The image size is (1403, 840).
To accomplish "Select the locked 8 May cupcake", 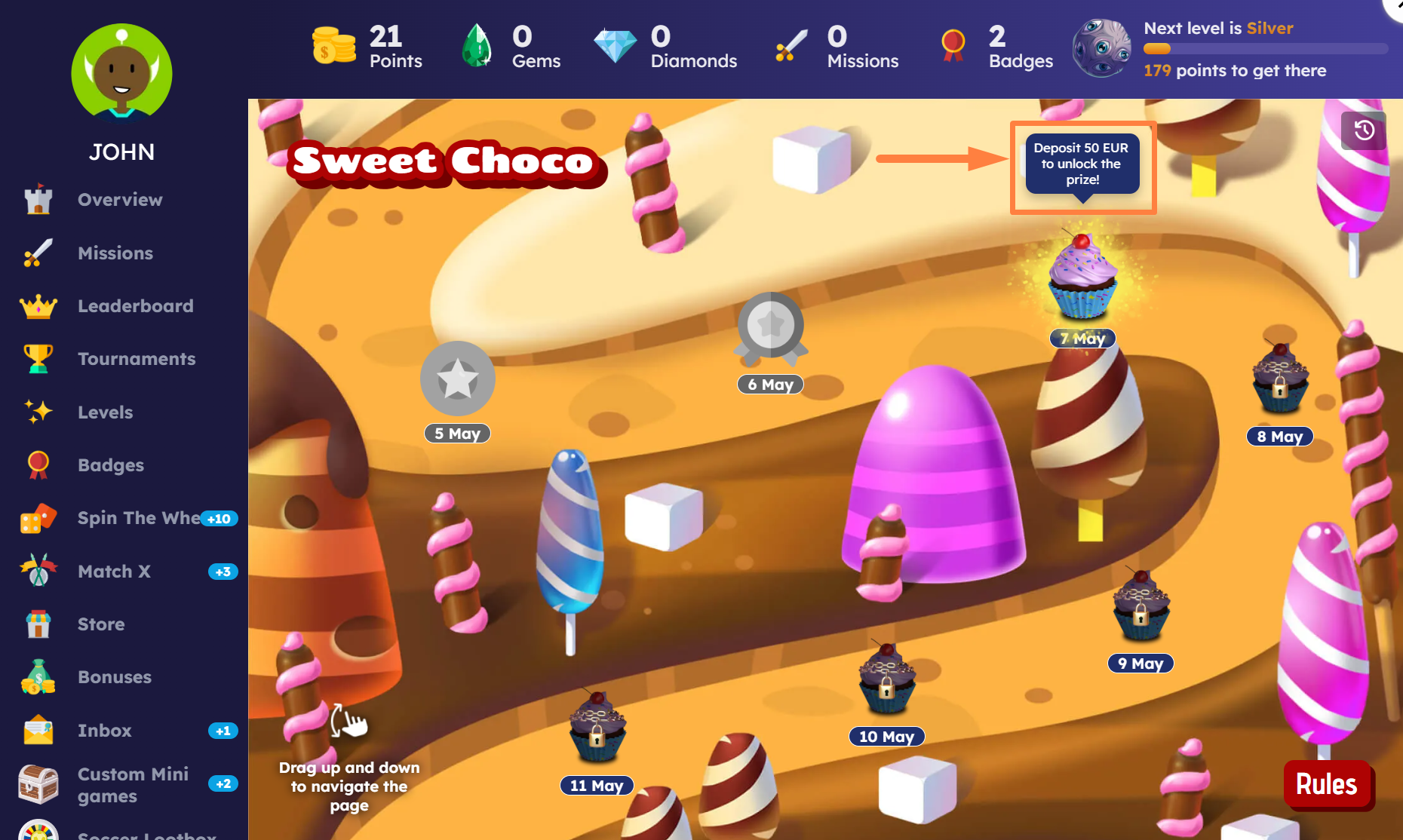I will click(1279, 378).
